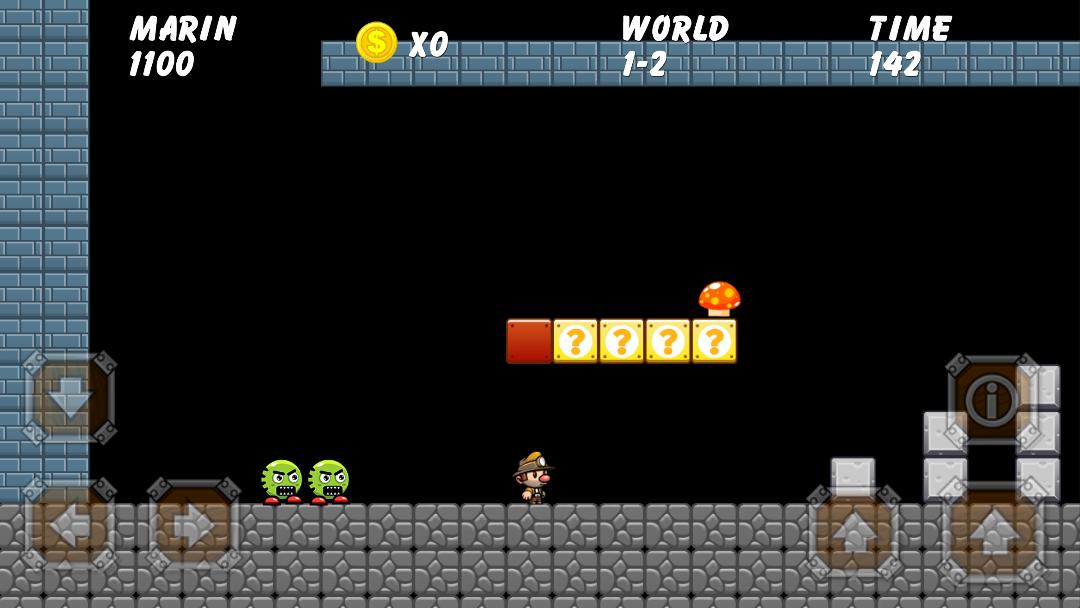
Task: Move left with the left arrow button
Action: coord(69,525)
